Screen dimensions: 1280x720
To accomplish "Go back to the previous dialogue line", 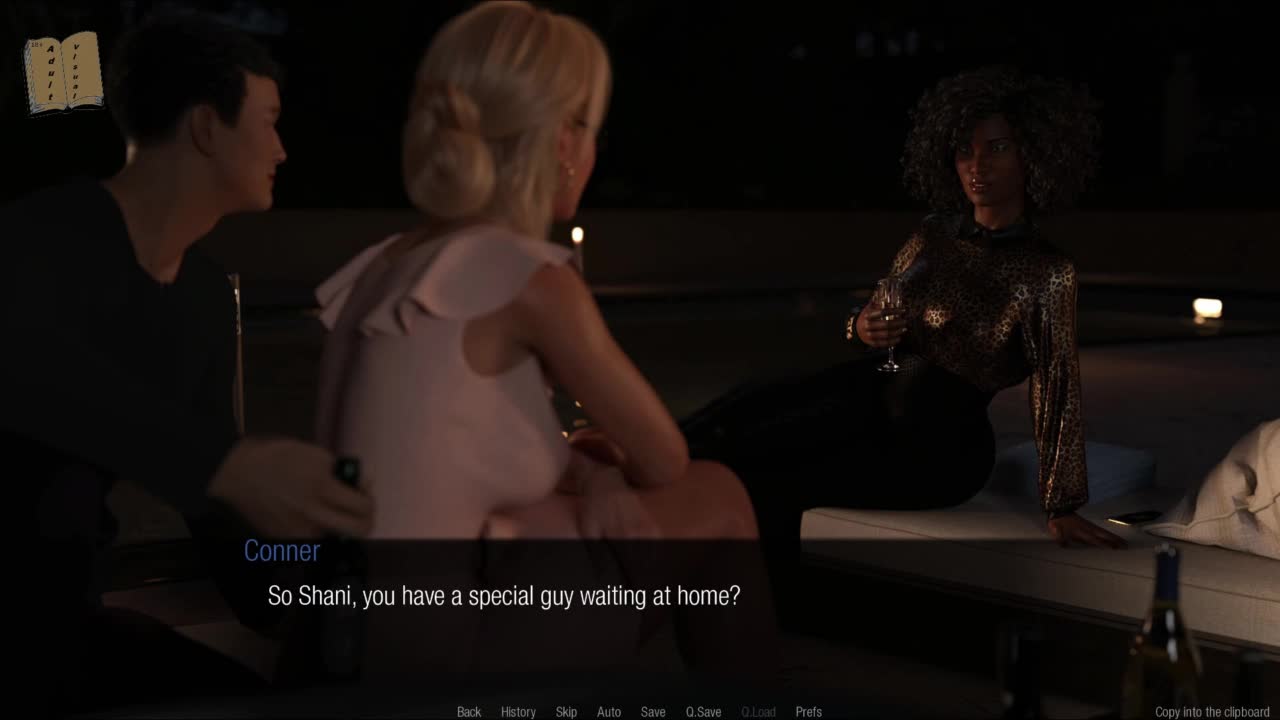I will click(x=469, y=712).
